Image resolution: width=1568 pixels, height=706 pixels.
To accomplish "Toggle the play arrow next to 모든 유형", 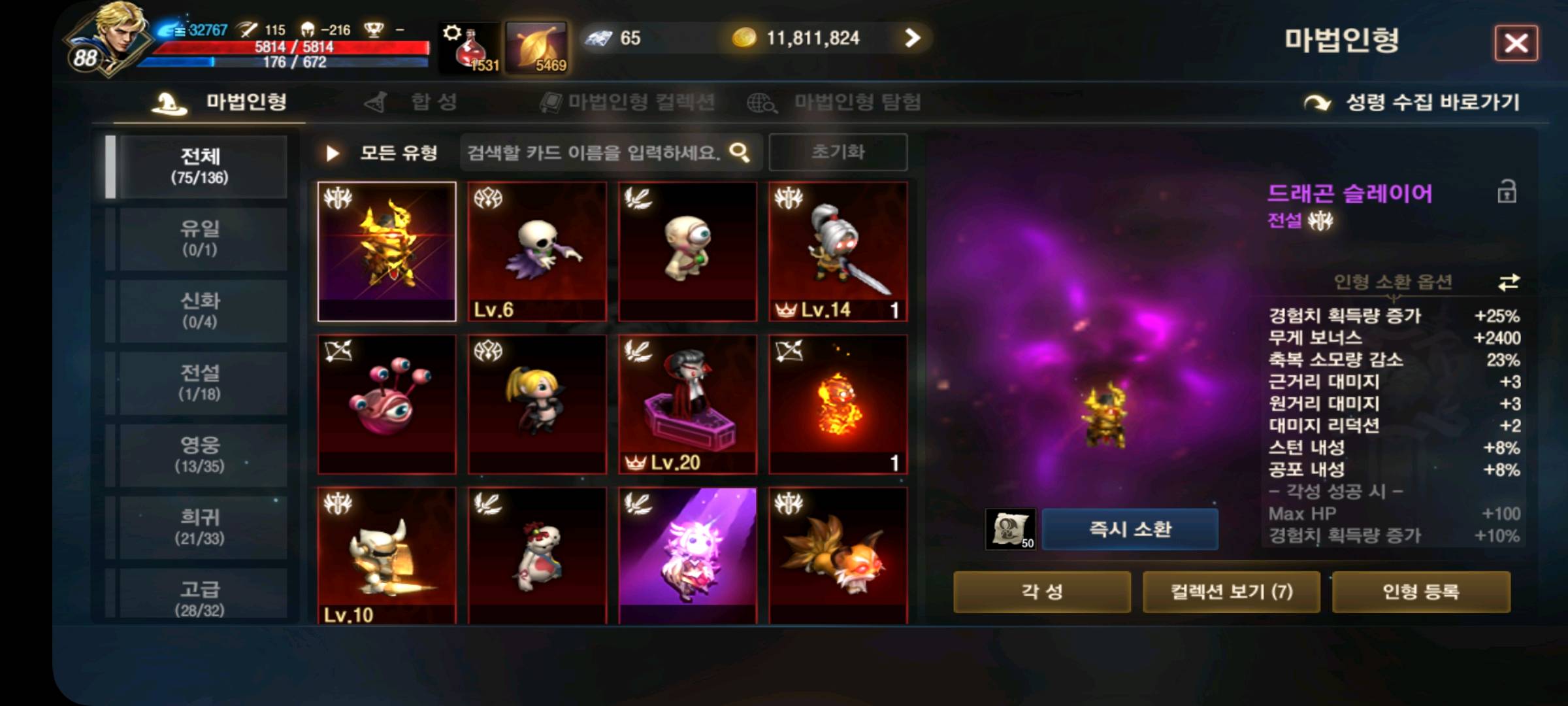I will (332, 152).
